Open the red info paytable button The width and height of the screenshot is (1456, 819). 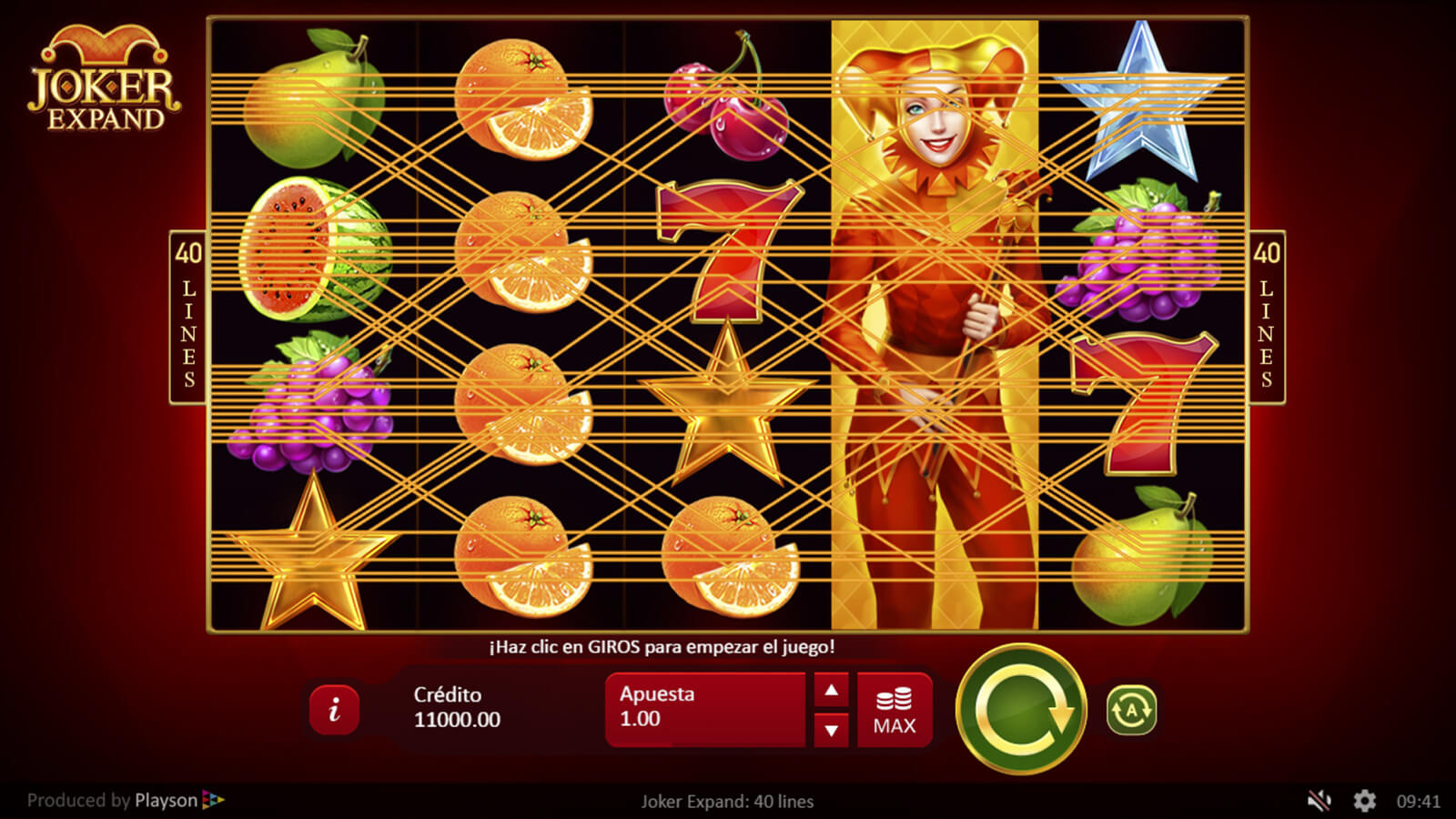[334, 710]
